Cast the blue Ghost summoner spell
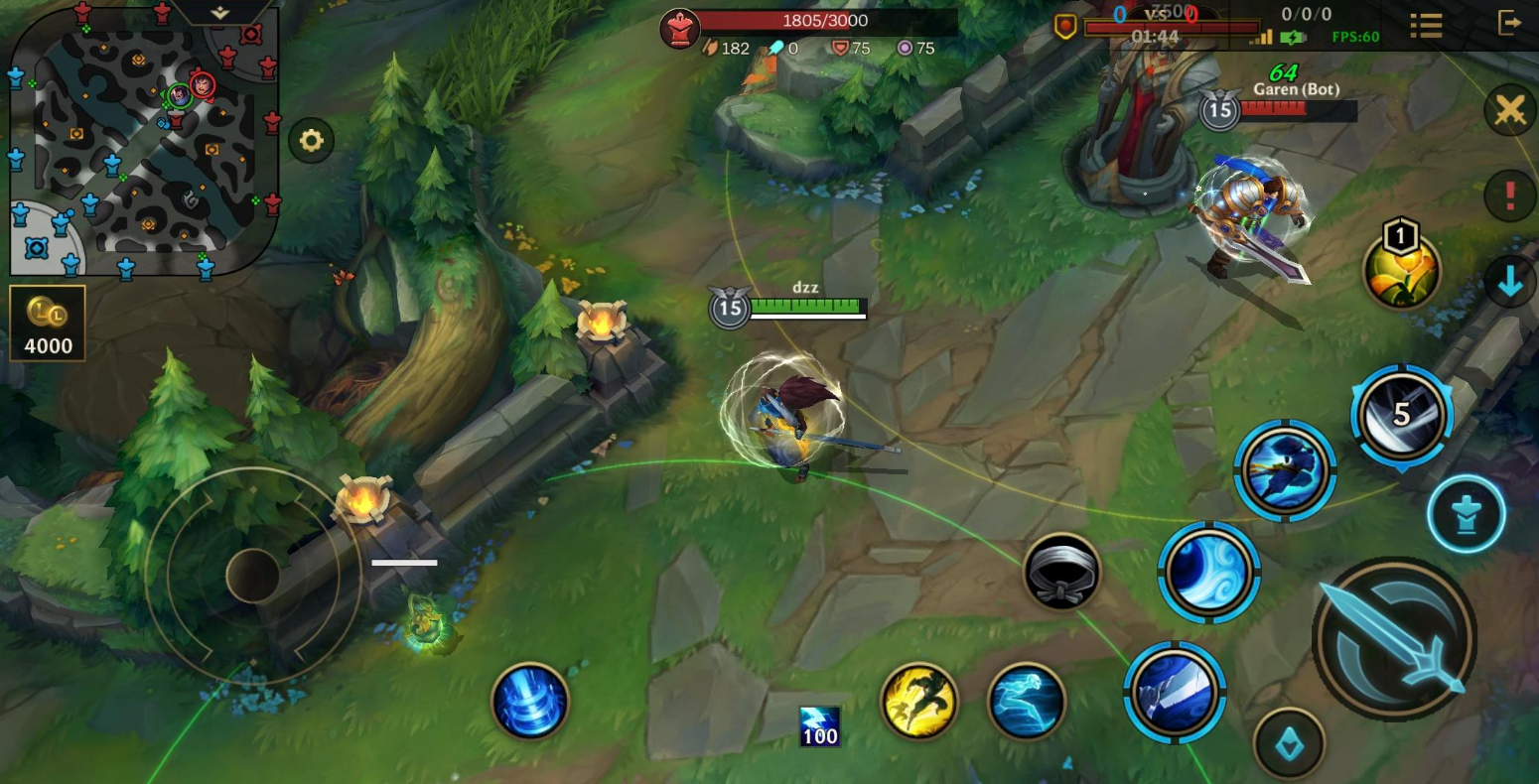 click(1026, 702)
